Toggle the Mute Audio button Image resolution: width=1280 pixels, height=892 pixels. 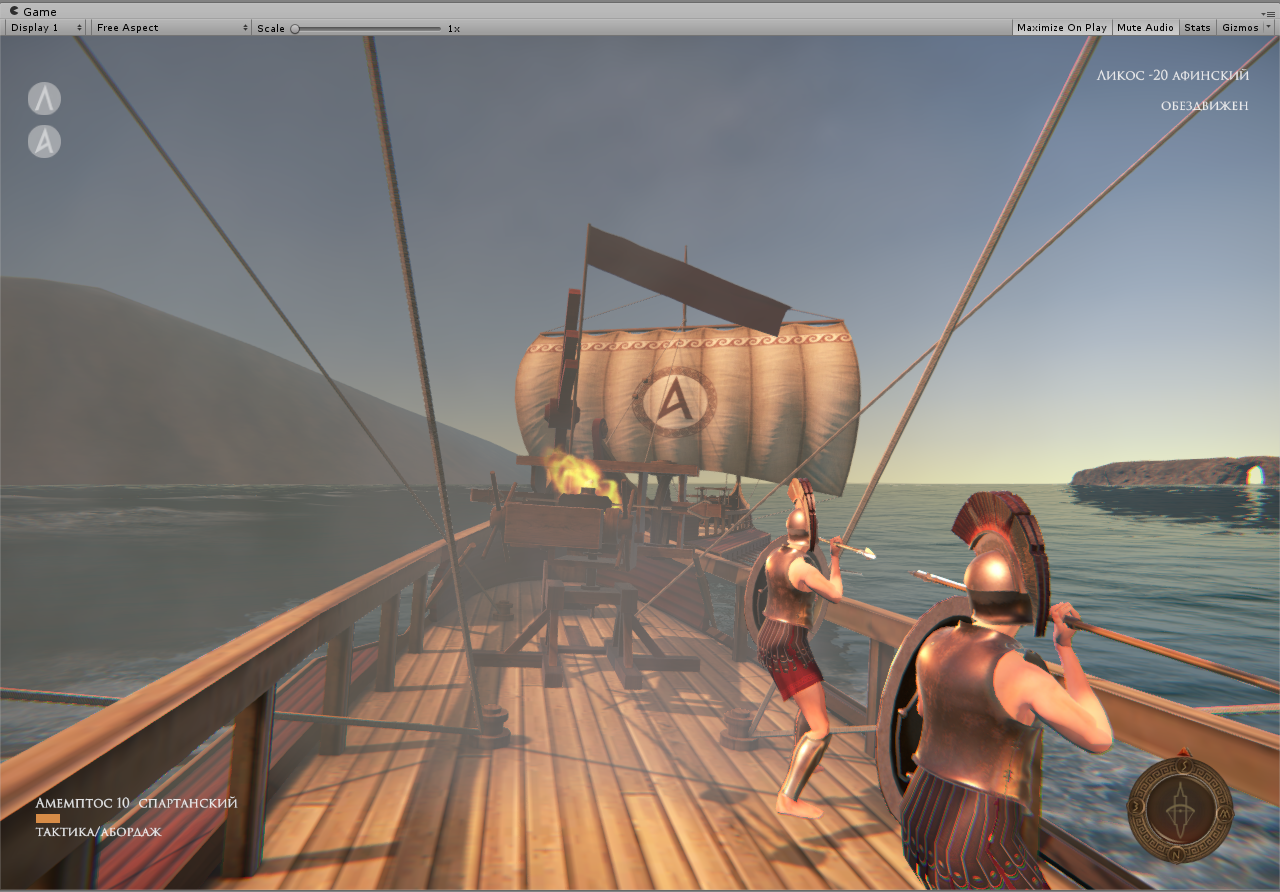[1145, 28]
